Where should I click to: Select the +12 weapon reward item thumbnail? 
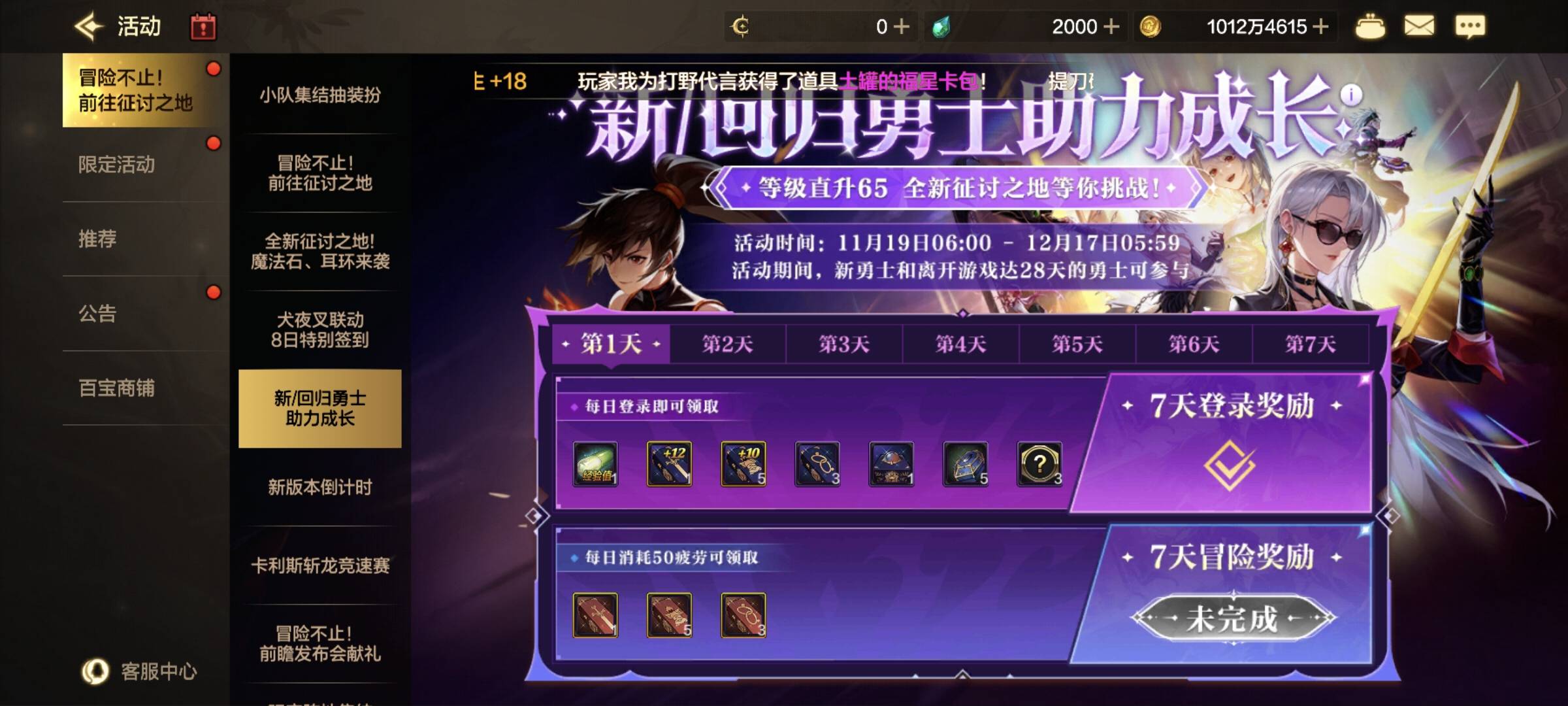point(669,463)
